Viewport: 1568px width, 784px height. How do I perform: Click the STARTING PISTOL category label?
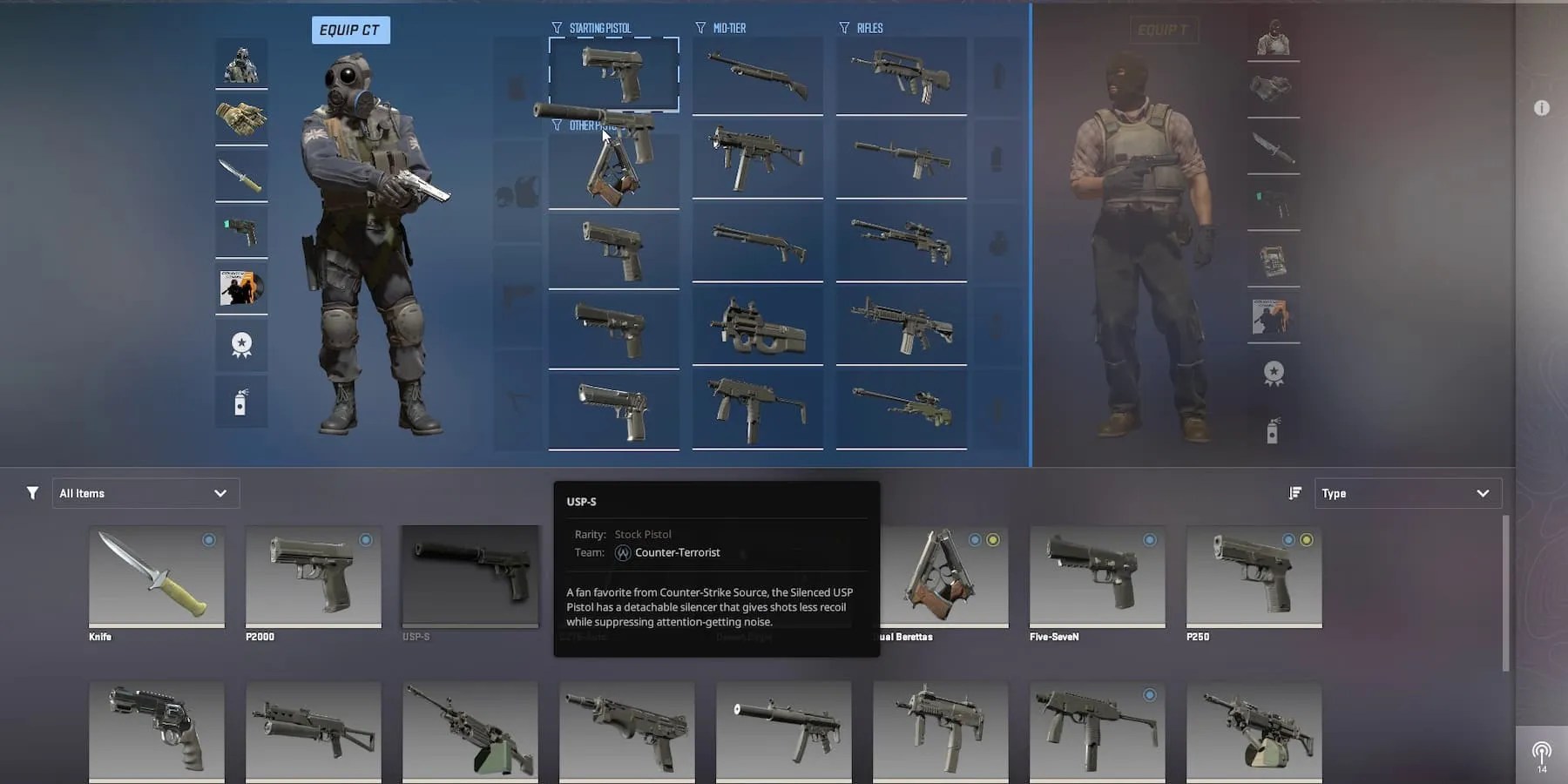click(x=601, y=27)
